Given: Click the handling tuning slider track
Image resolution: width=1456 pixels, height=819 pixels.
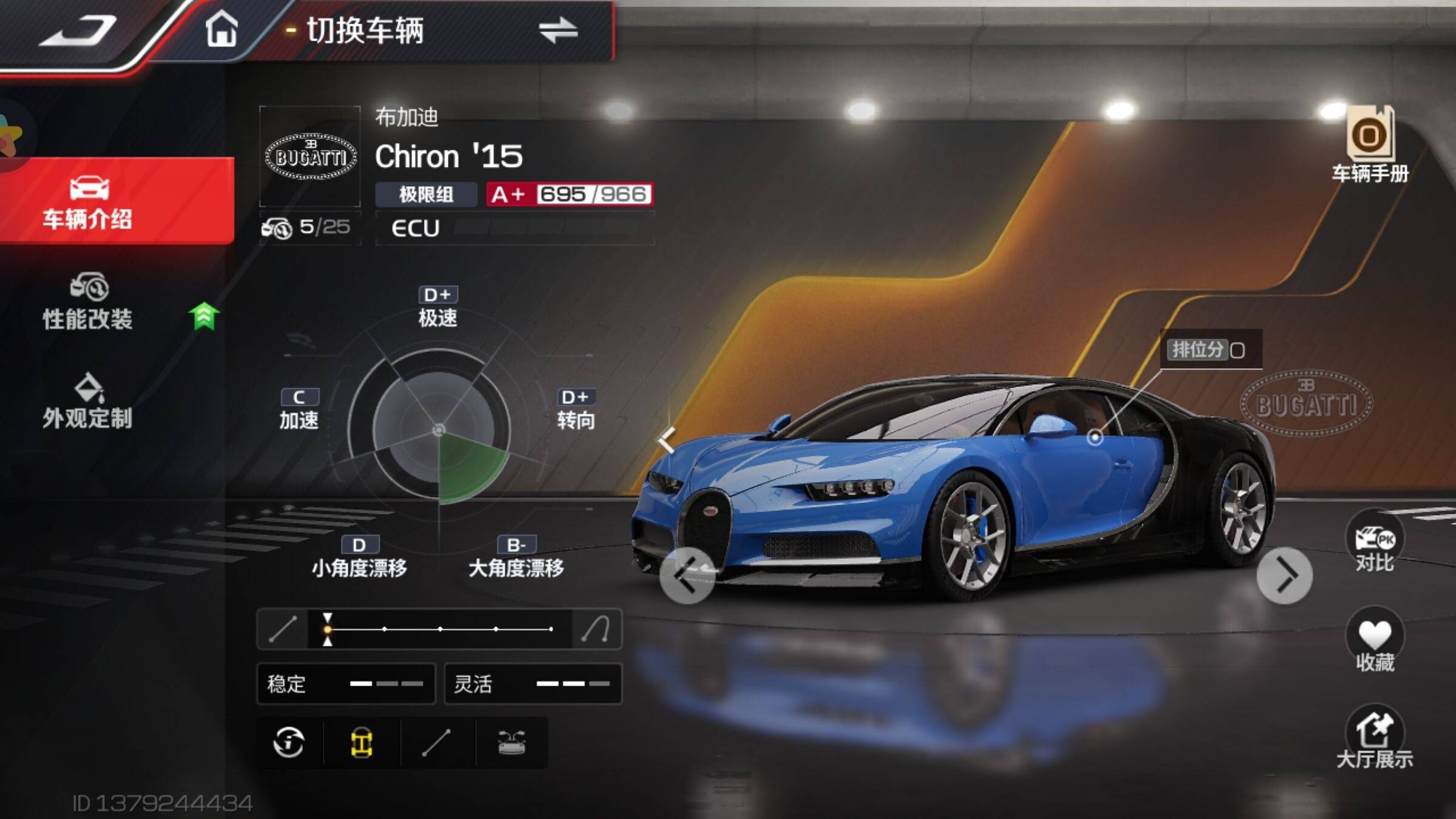Looking at the screenshot, I should 439,629.
